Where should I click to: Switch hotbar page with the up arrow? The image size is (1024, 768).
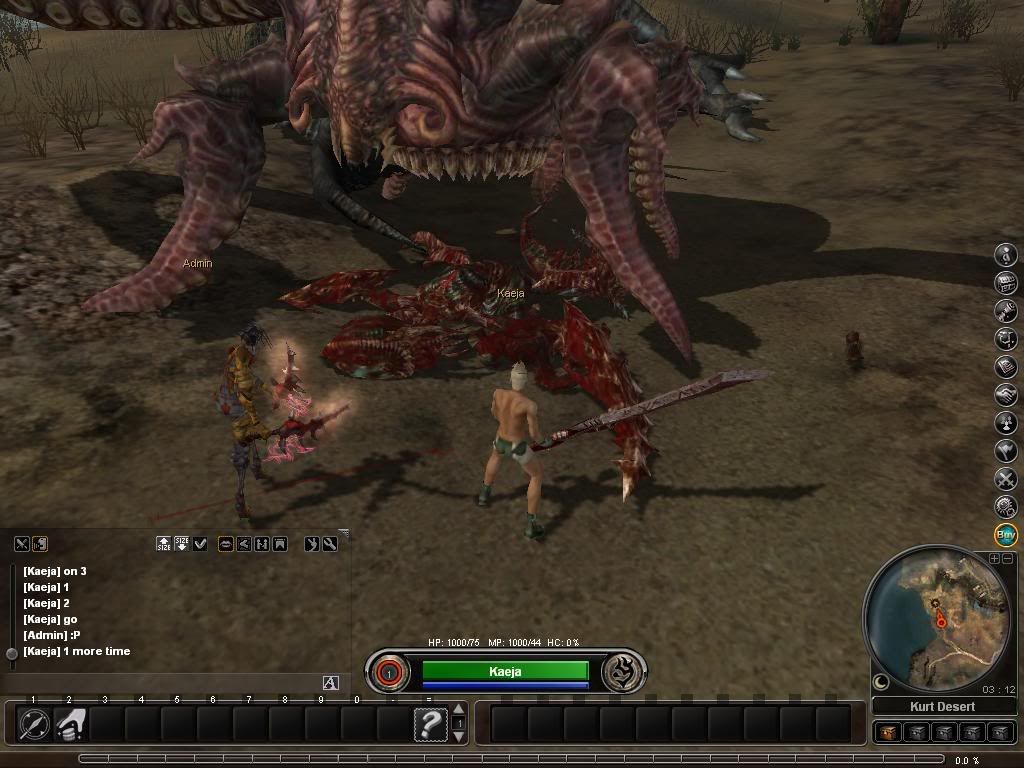click(x=459, y=710)
